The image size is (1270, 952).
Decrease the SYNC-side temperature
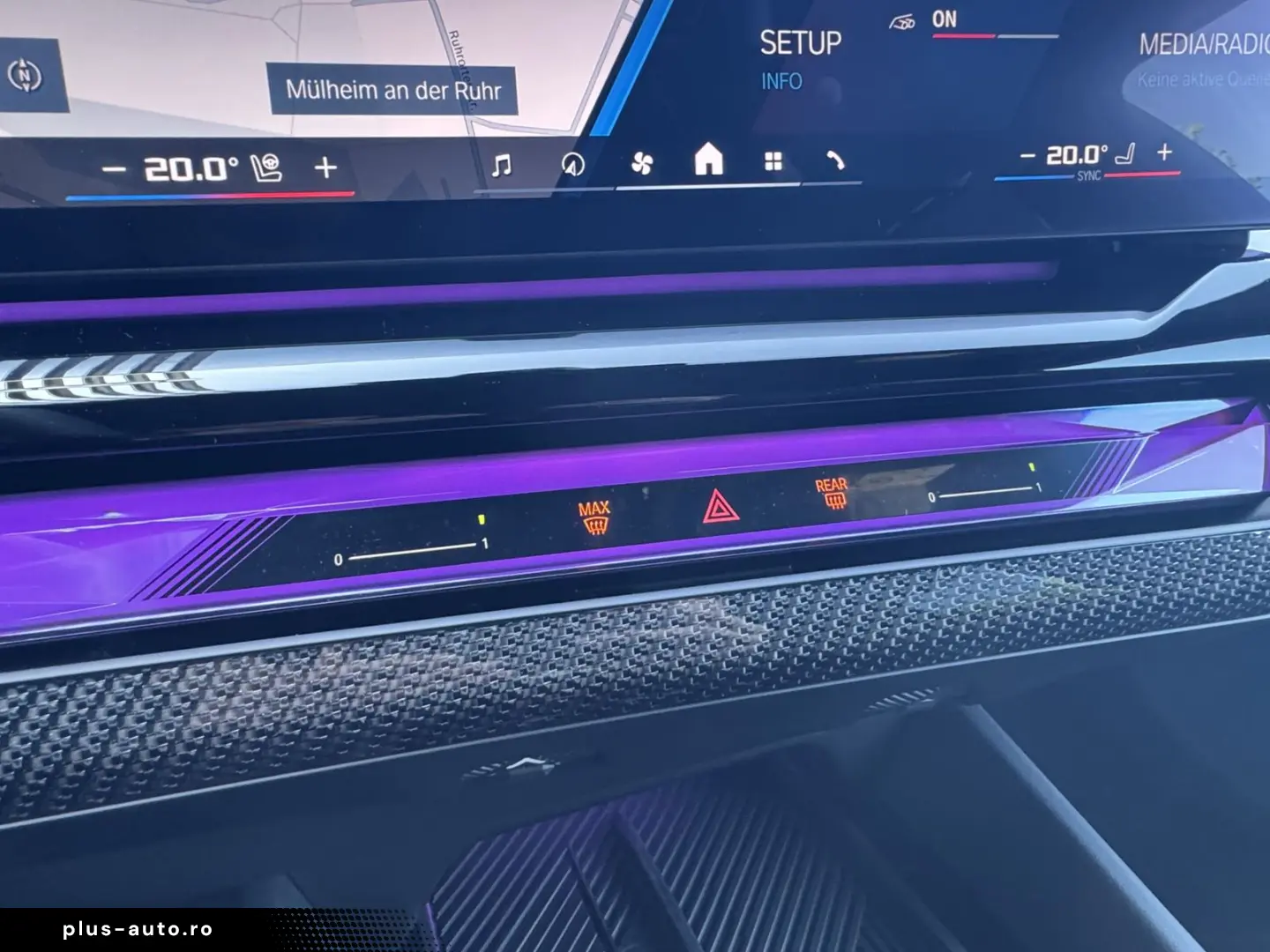tap(1027, 156)
